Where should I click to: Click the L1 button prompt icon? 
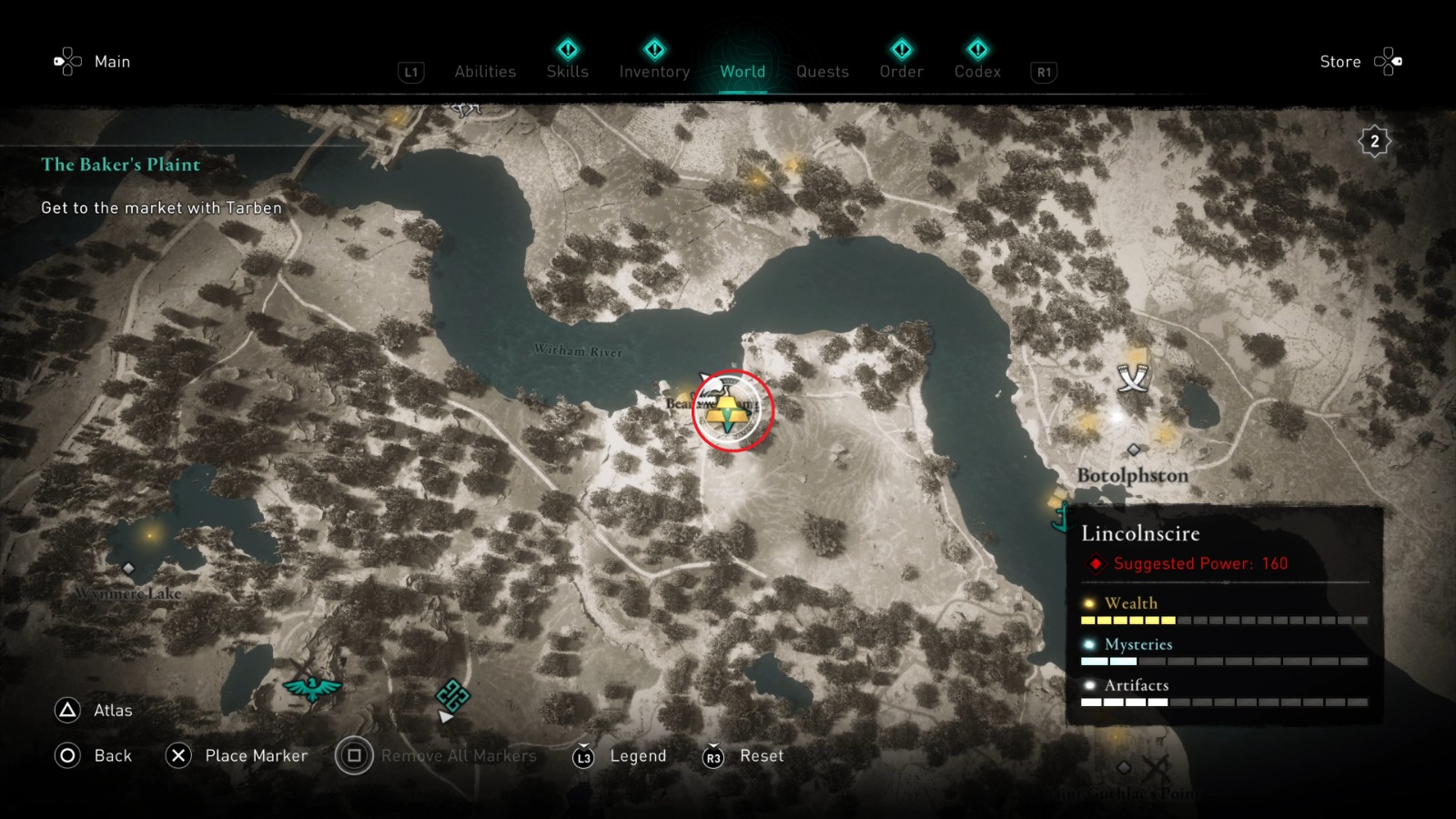[410, 72]
